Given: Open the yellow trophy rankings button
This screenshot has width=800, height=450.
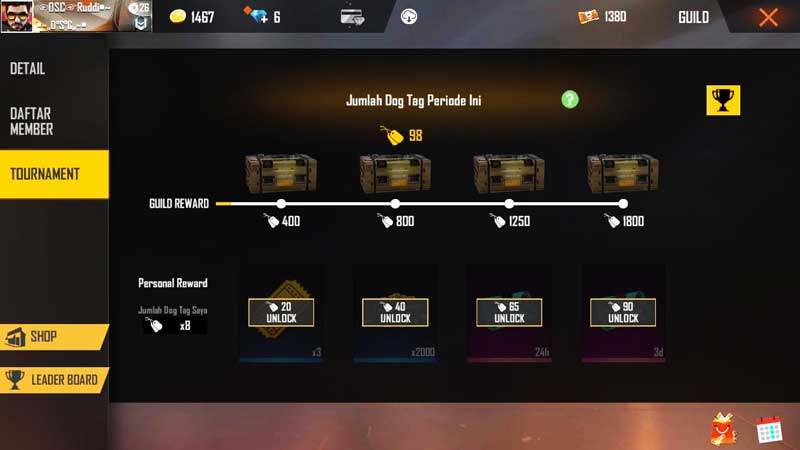Looking at the screenshot, I should 723,100.
